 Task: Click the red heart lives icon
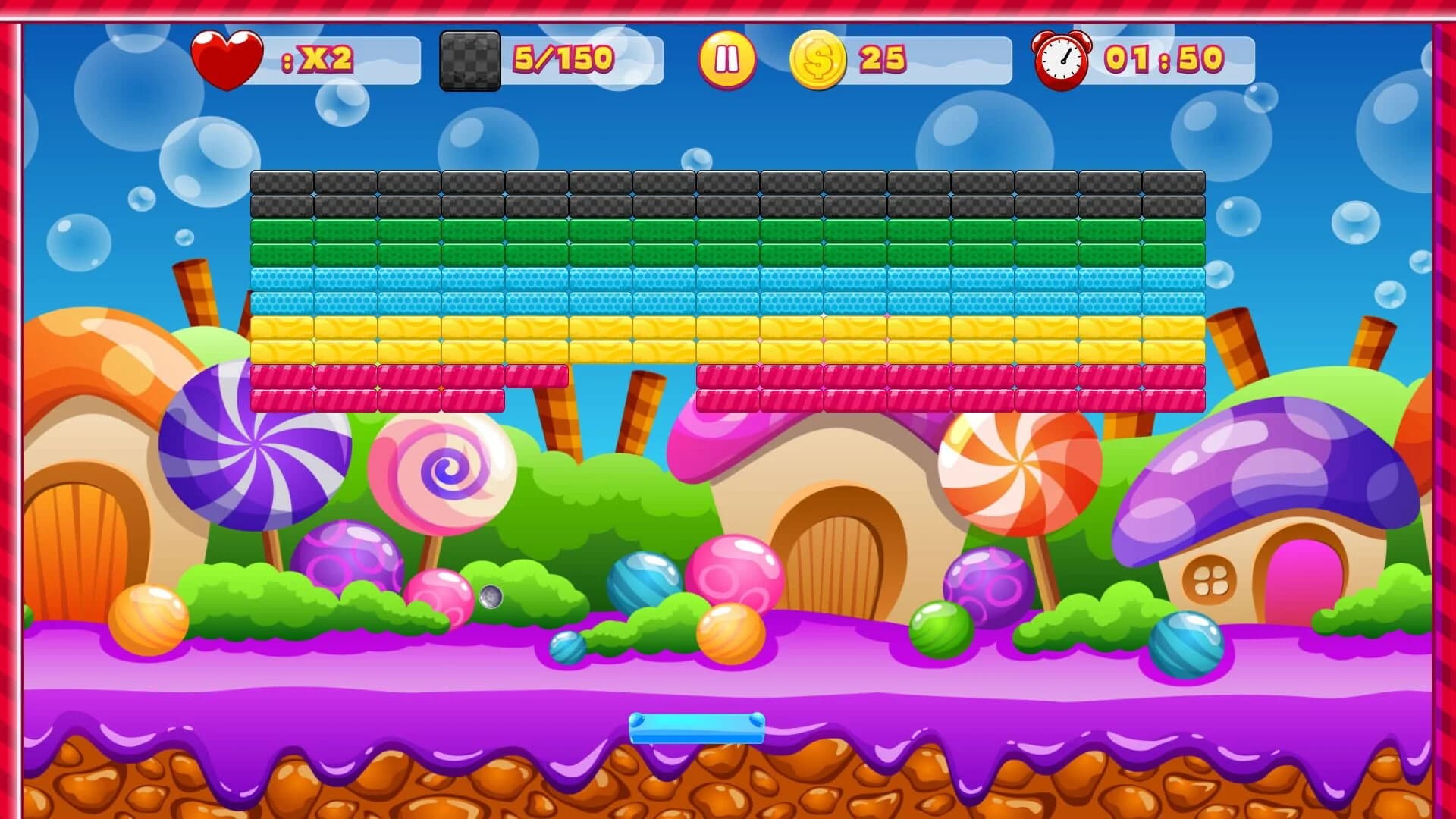pyautogui.click(x=228, y=58)
